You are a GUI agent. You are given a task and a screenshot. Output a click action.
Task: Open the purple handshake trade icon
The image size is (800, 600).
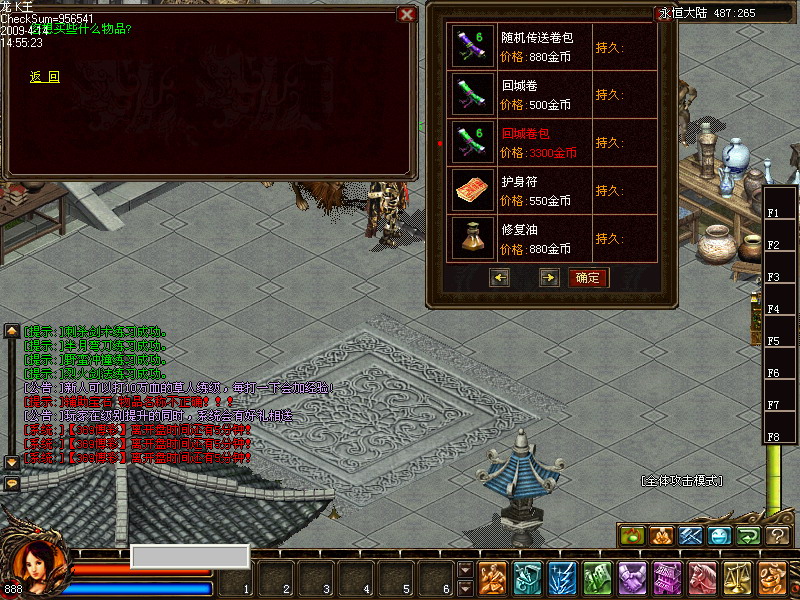[632, 578]
